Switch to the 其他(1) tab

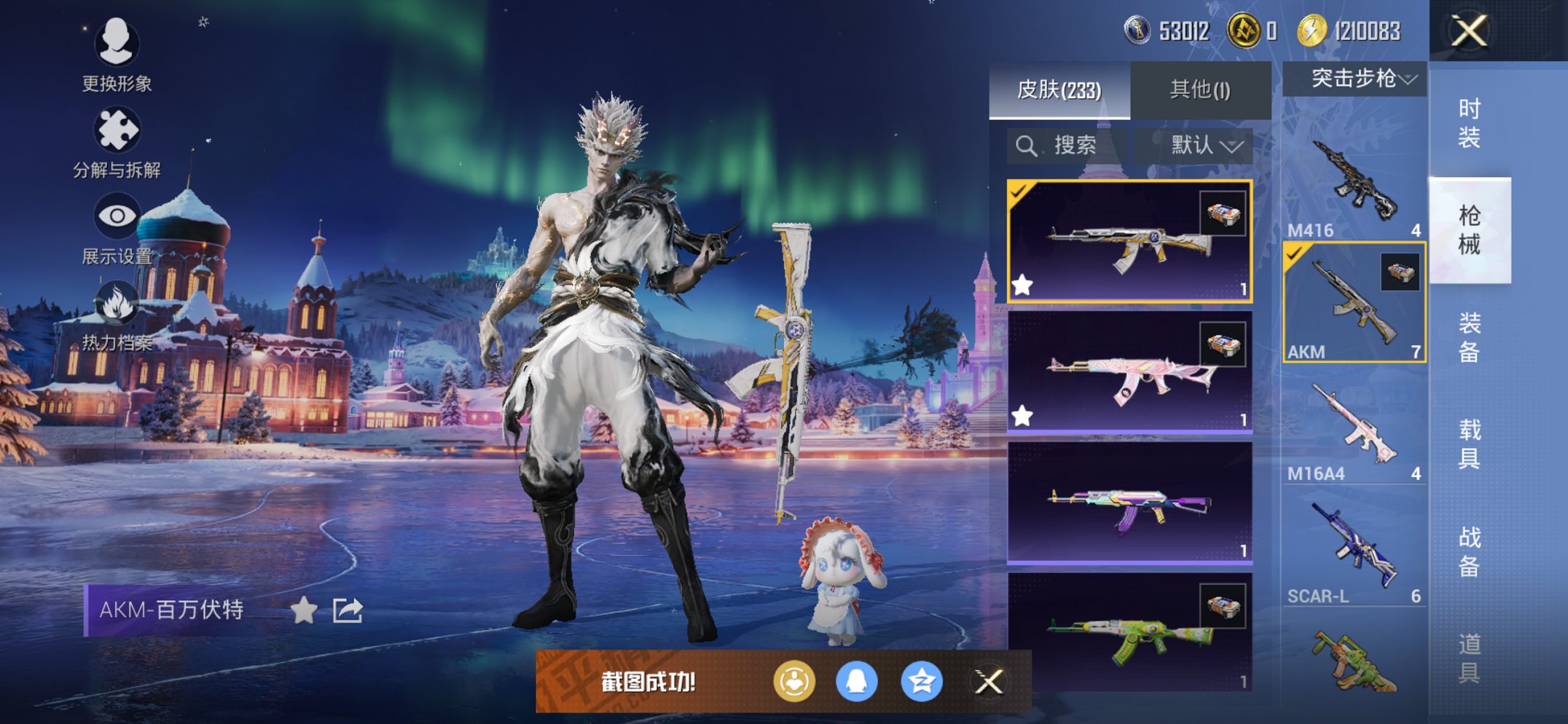[x=1200, y=87]
